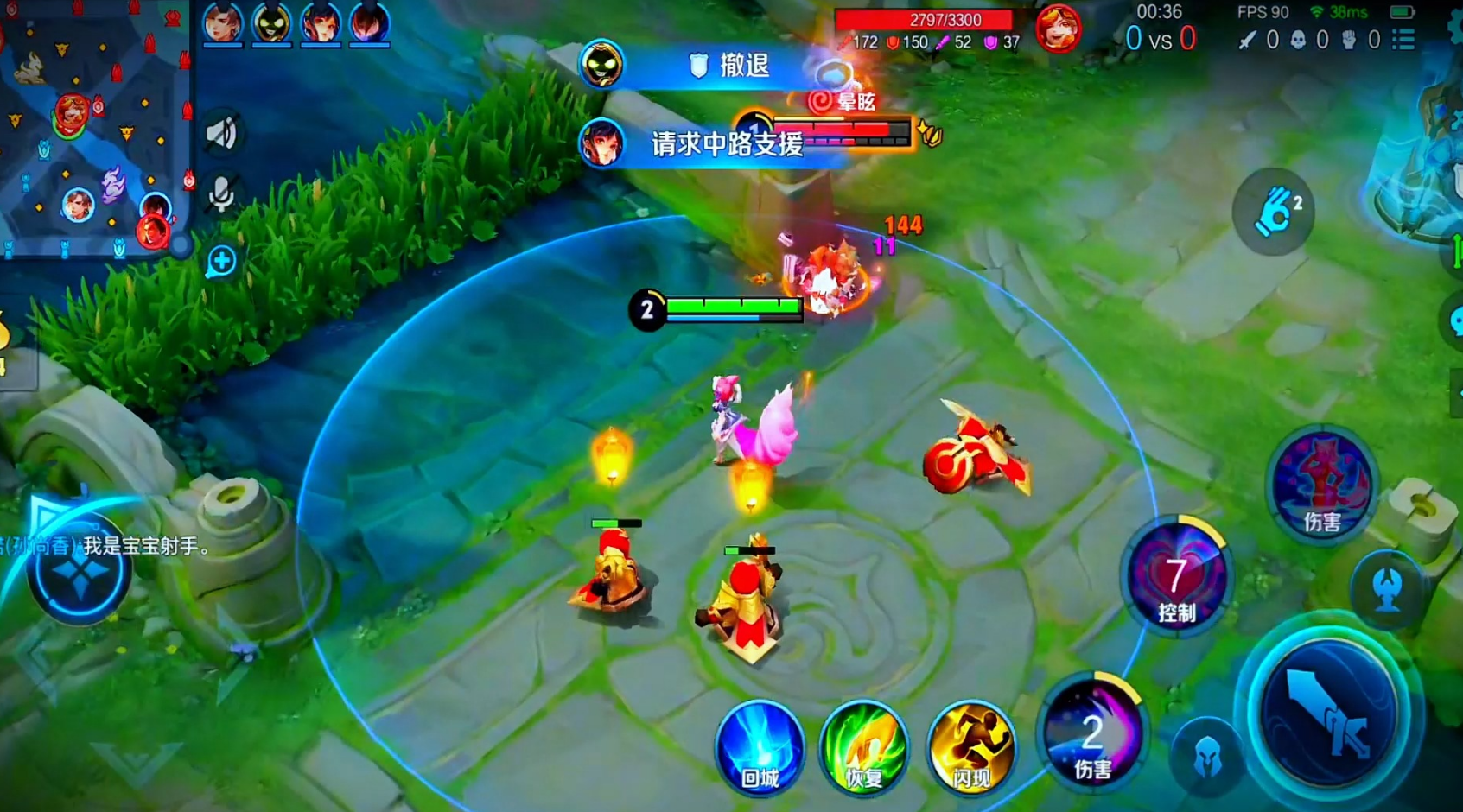Toggle the microphone voice button
The image size is (1463, 812).
coord(221,193)
